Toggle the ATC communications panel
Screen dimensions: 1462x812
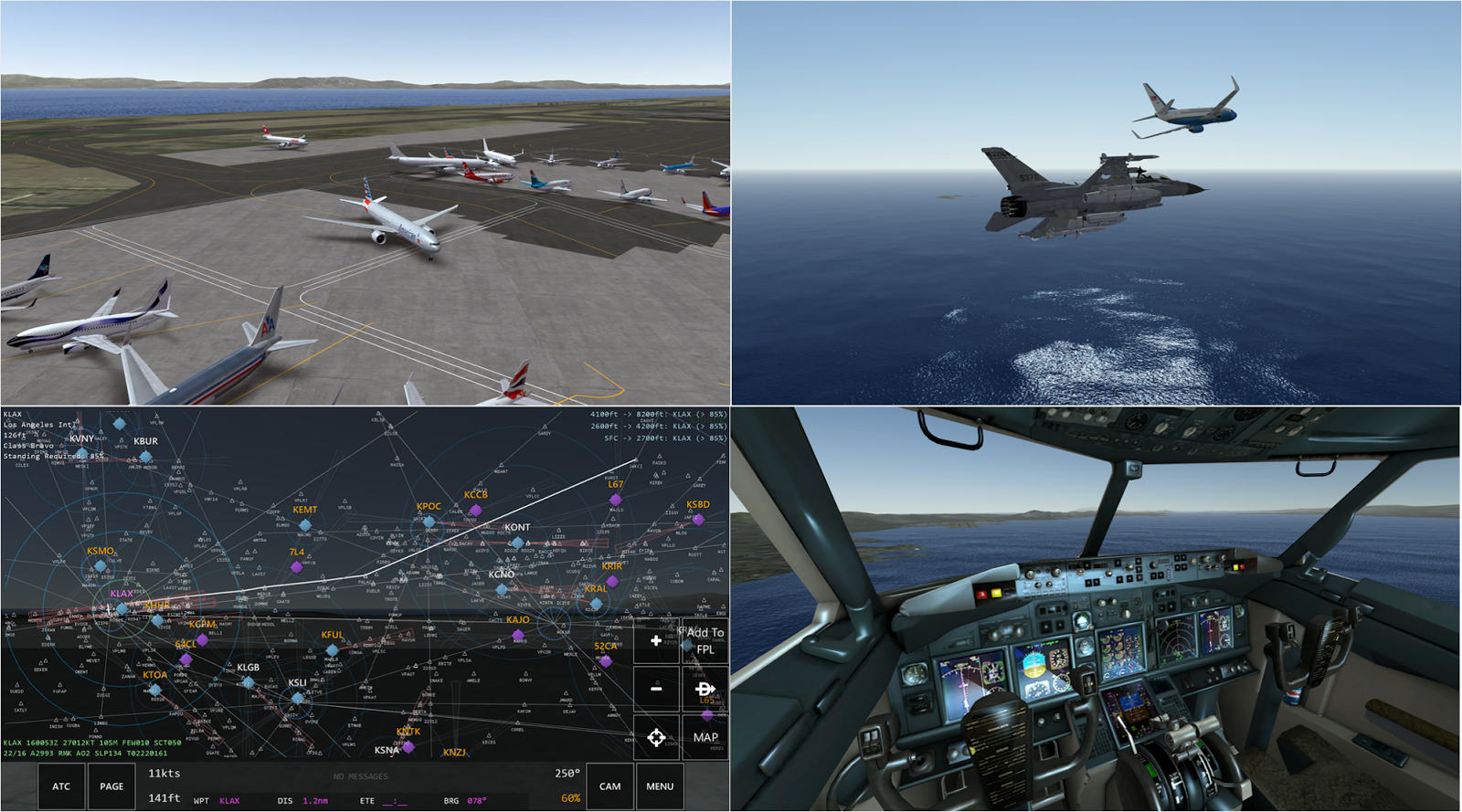coord(61,786)
